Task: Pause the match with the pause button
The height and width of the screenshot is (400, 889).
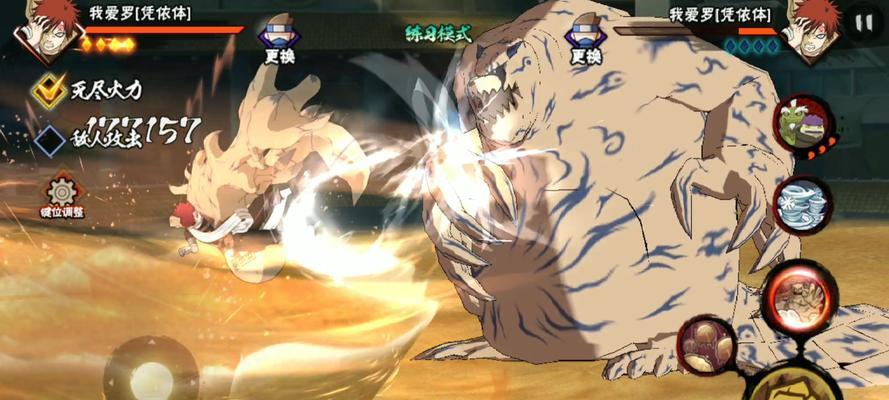Action: pos(863,21)
